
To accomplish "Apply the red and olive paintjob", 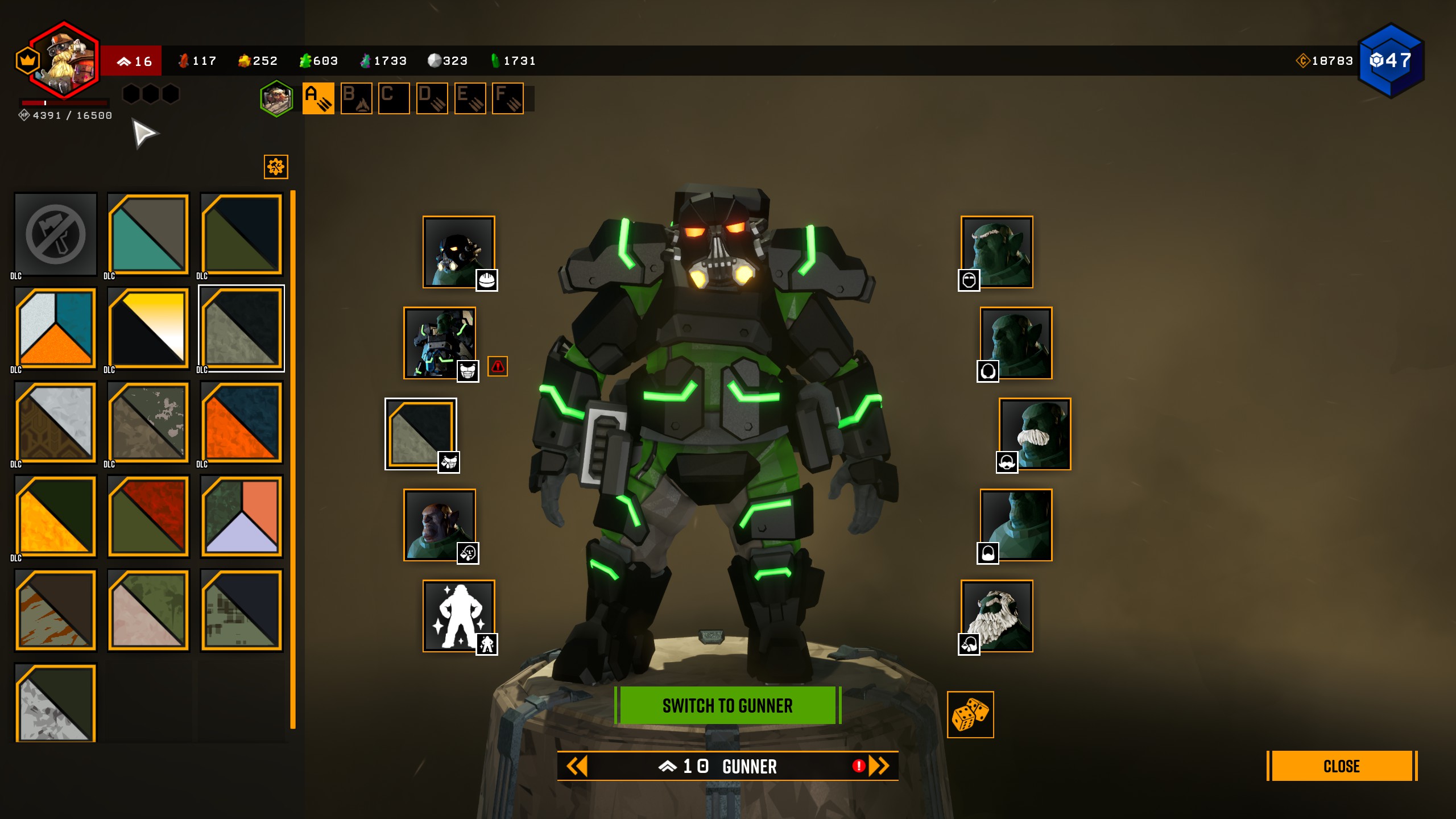I will 148,516.
